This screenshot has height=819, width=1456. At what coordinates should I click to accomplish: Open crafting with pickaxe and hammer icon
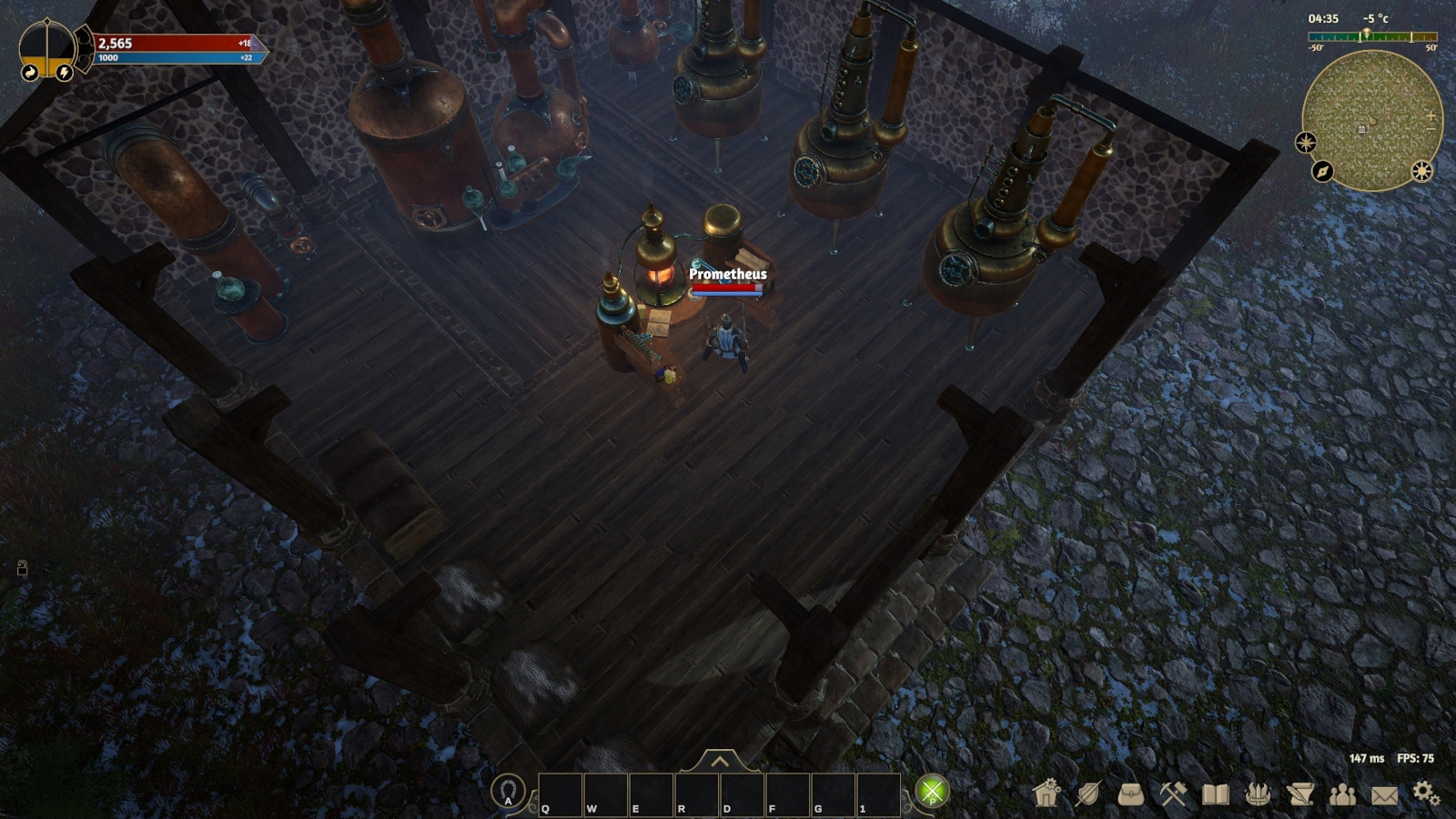1173,794
